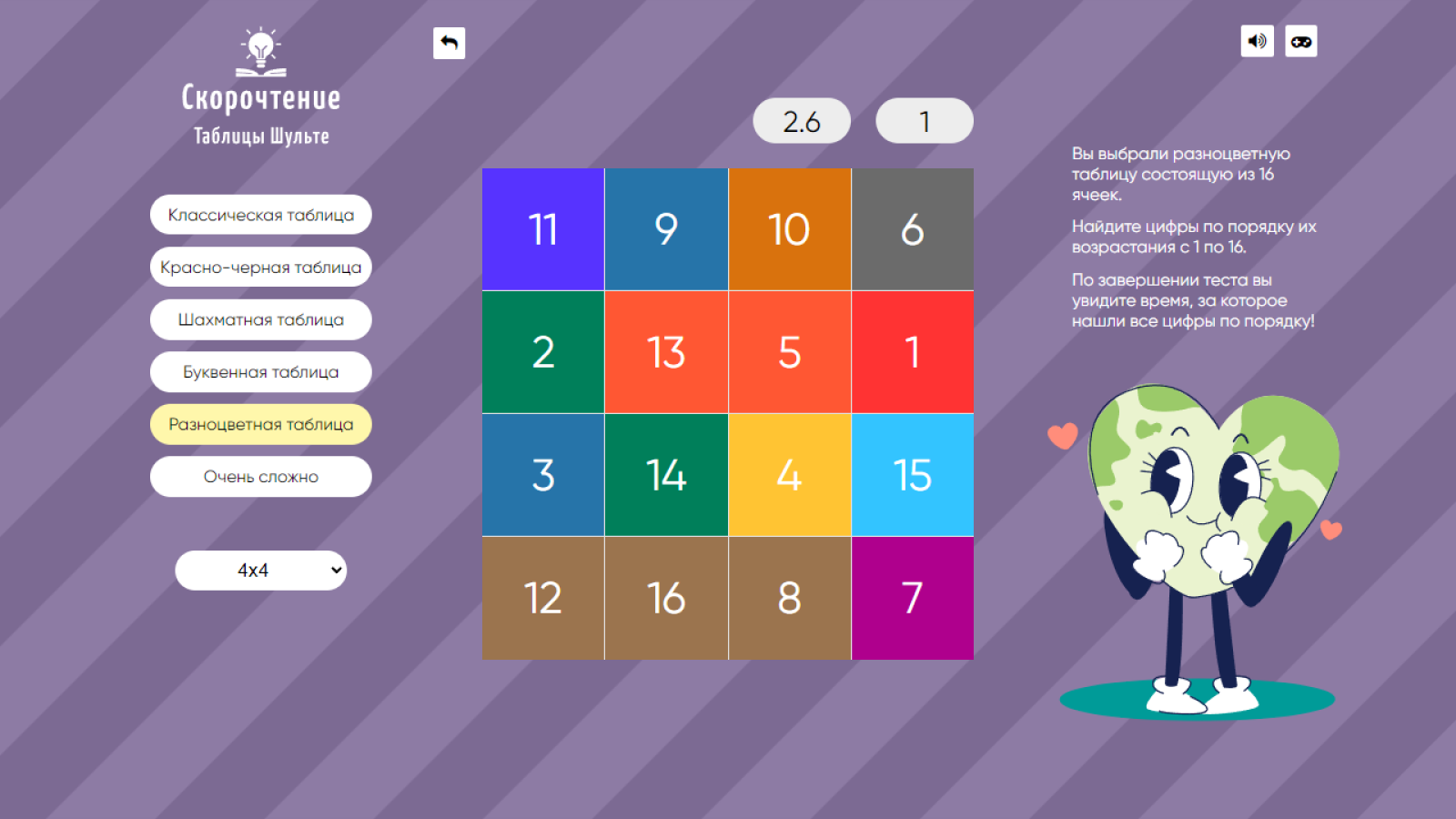Toggle the highlighted Разноцветная таблица option
Viewport: 1456px width, 819px height.
pos(260,424)
